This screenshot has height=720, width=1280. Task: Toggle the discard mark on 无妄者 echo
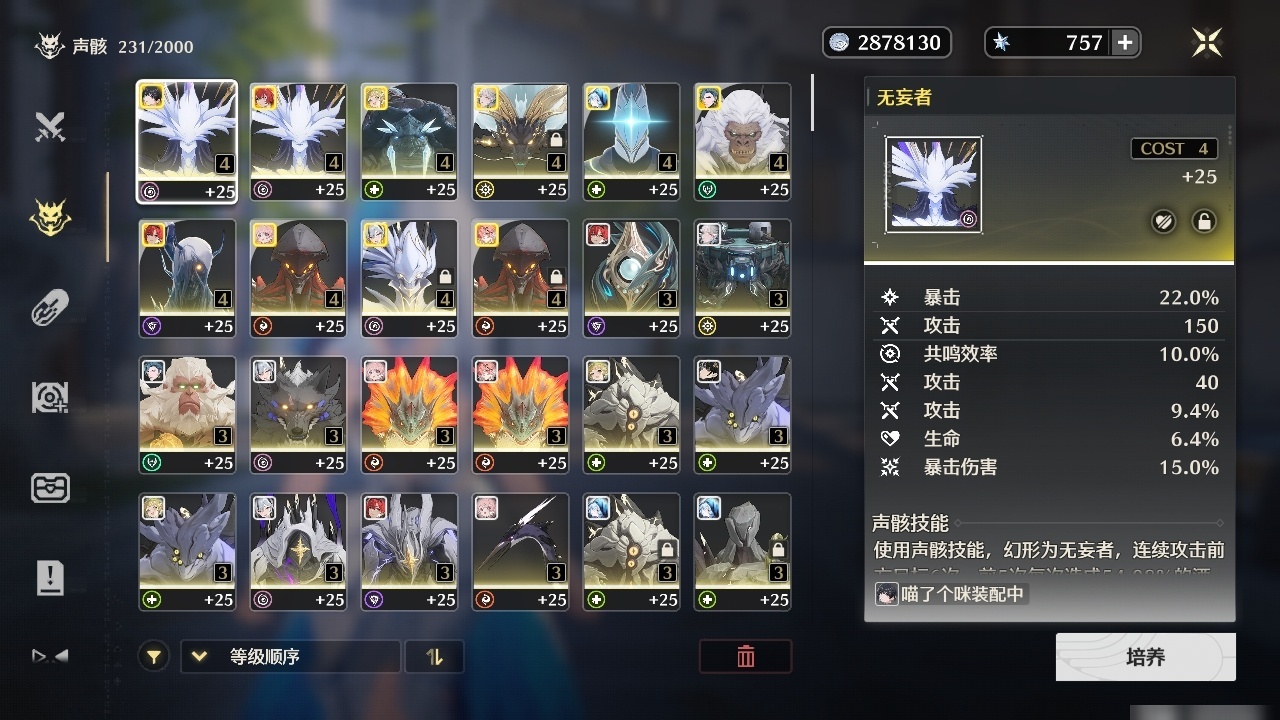pos(1163,221)
